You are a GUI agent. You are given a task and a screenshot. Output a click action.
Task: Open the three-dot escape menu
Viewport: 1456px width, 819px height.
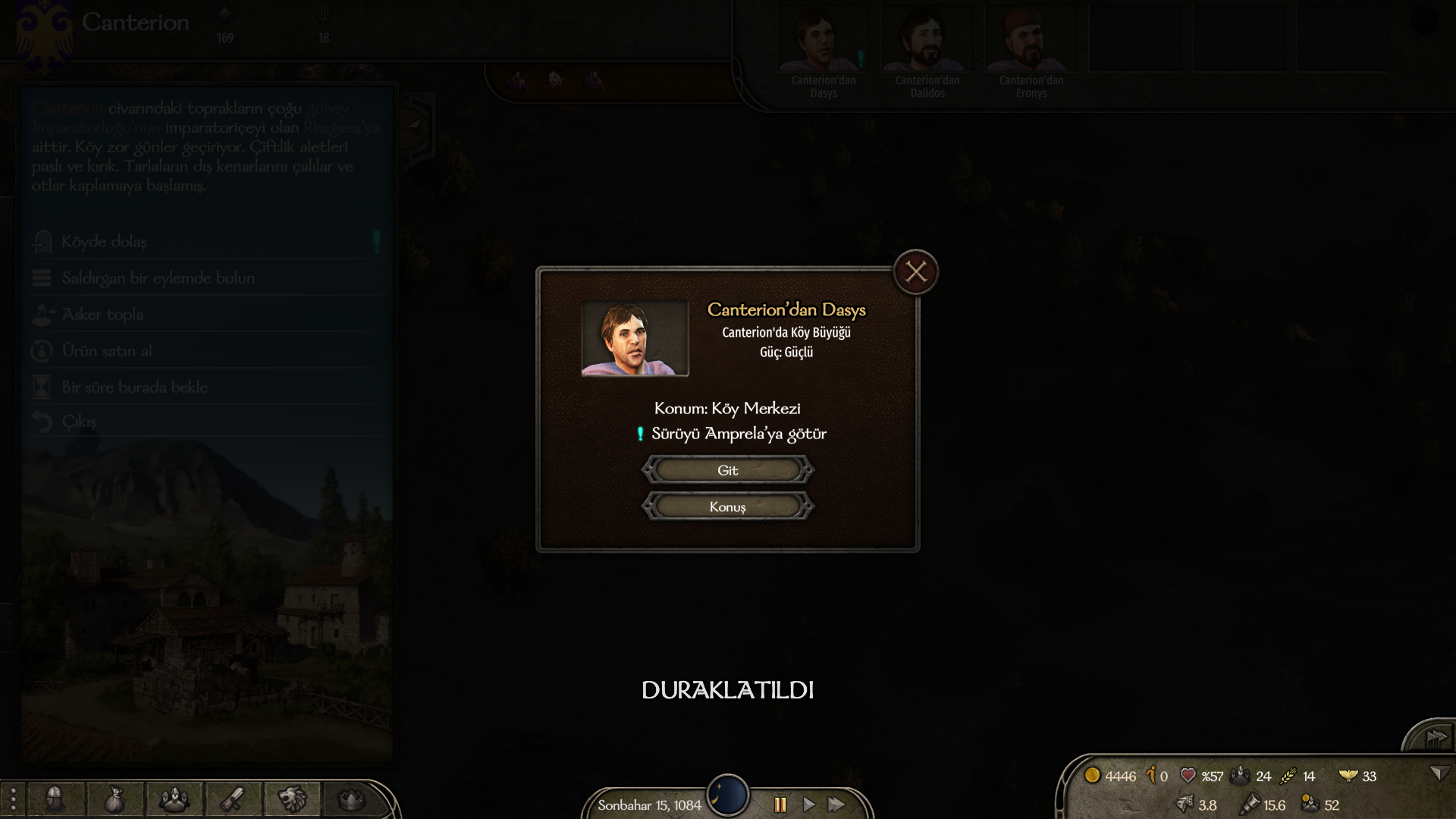[x=13, y=799]
